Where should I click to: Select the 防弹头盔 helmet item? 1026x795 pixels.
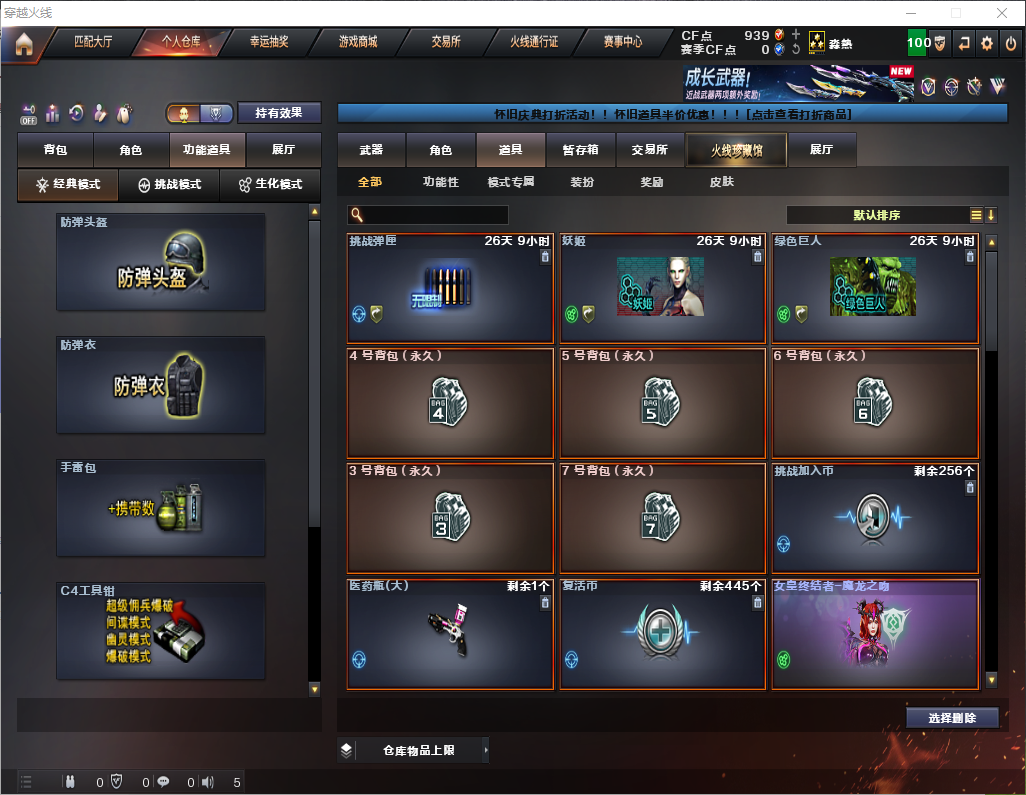[160, 261]
